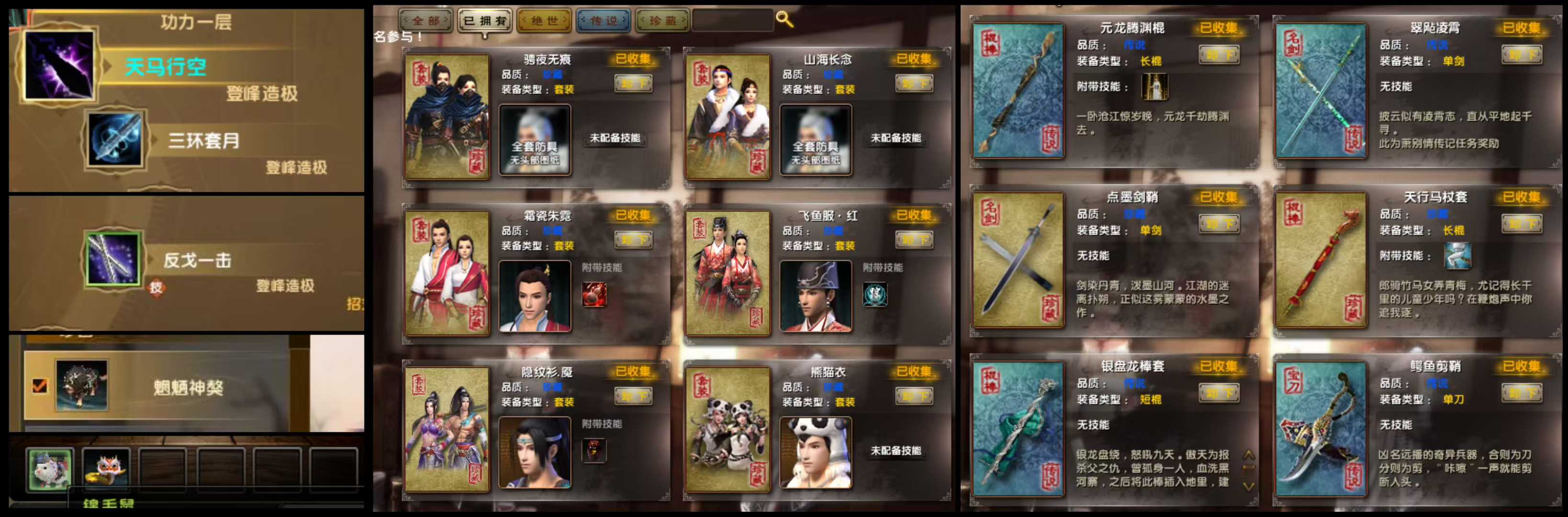This screenshot has height=517, width=1568.
Task: Choose the 霜瓷朱霓 outfit card
Action: coord(447,273)
